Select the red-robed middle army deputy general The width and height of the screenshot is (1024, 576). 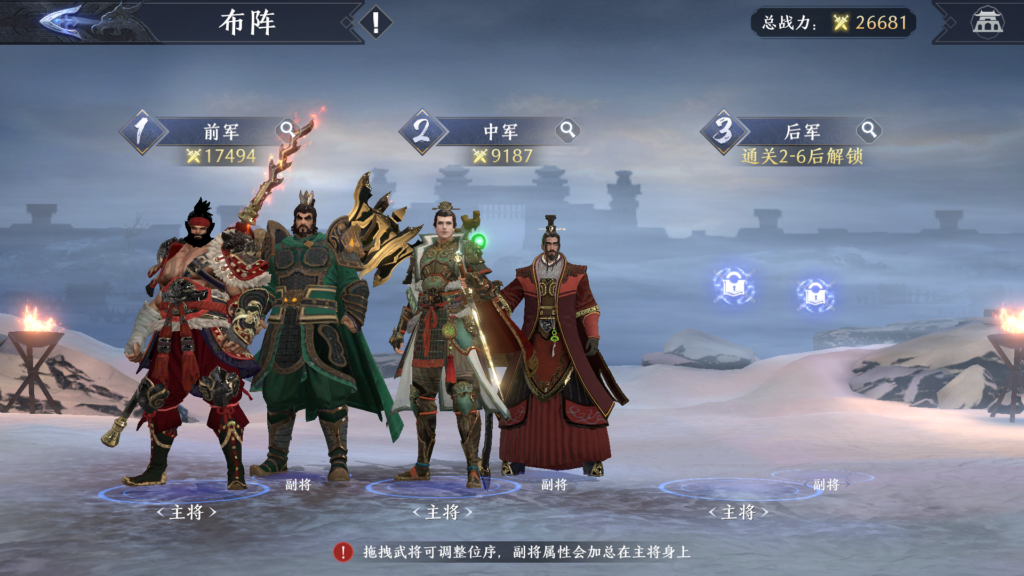(553, 350)
